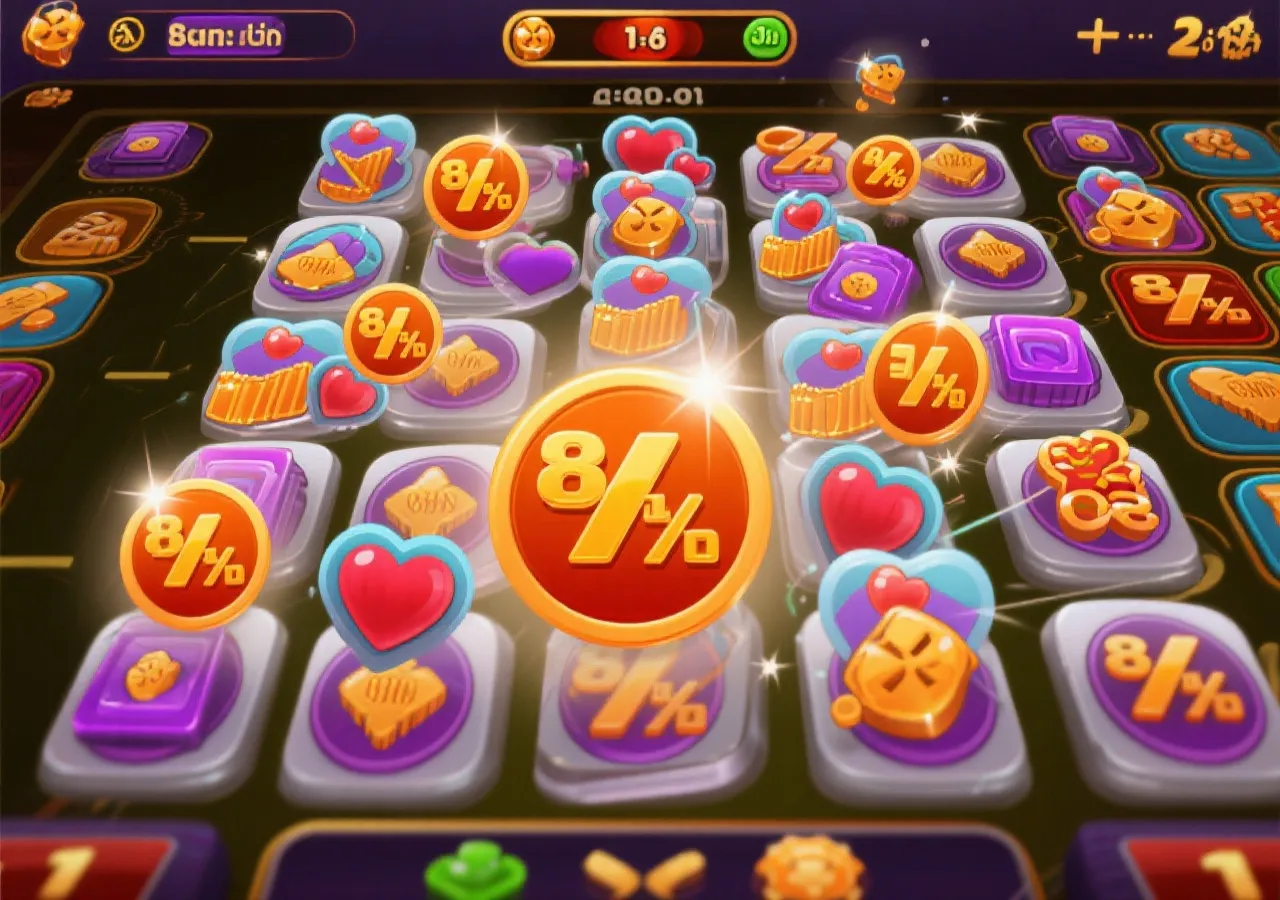This screenshot has height=900, width=1280.
Task: Select the orange face coin in top counter
Action: pyautogui.click(x=532, y=38)
